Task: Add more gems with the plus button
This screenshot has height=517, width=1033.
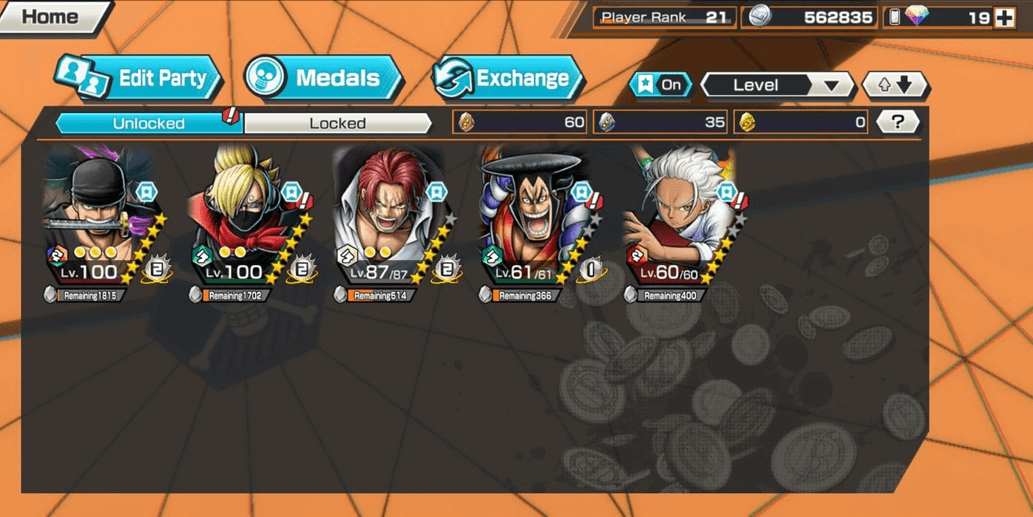Action: point(1005,17)
